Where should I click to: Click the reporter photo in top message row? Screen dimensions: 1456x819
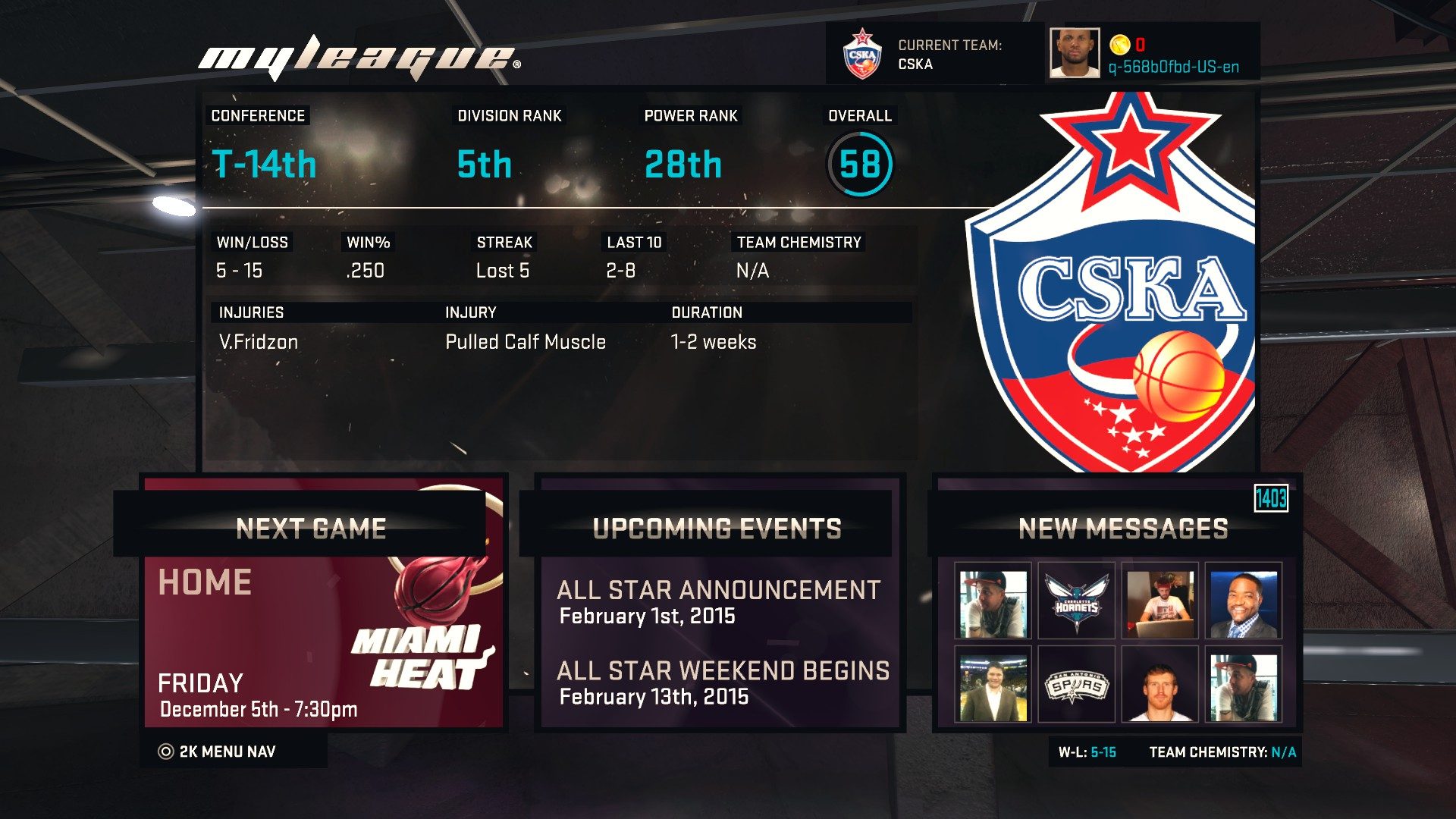click(x=1244, y=601)
